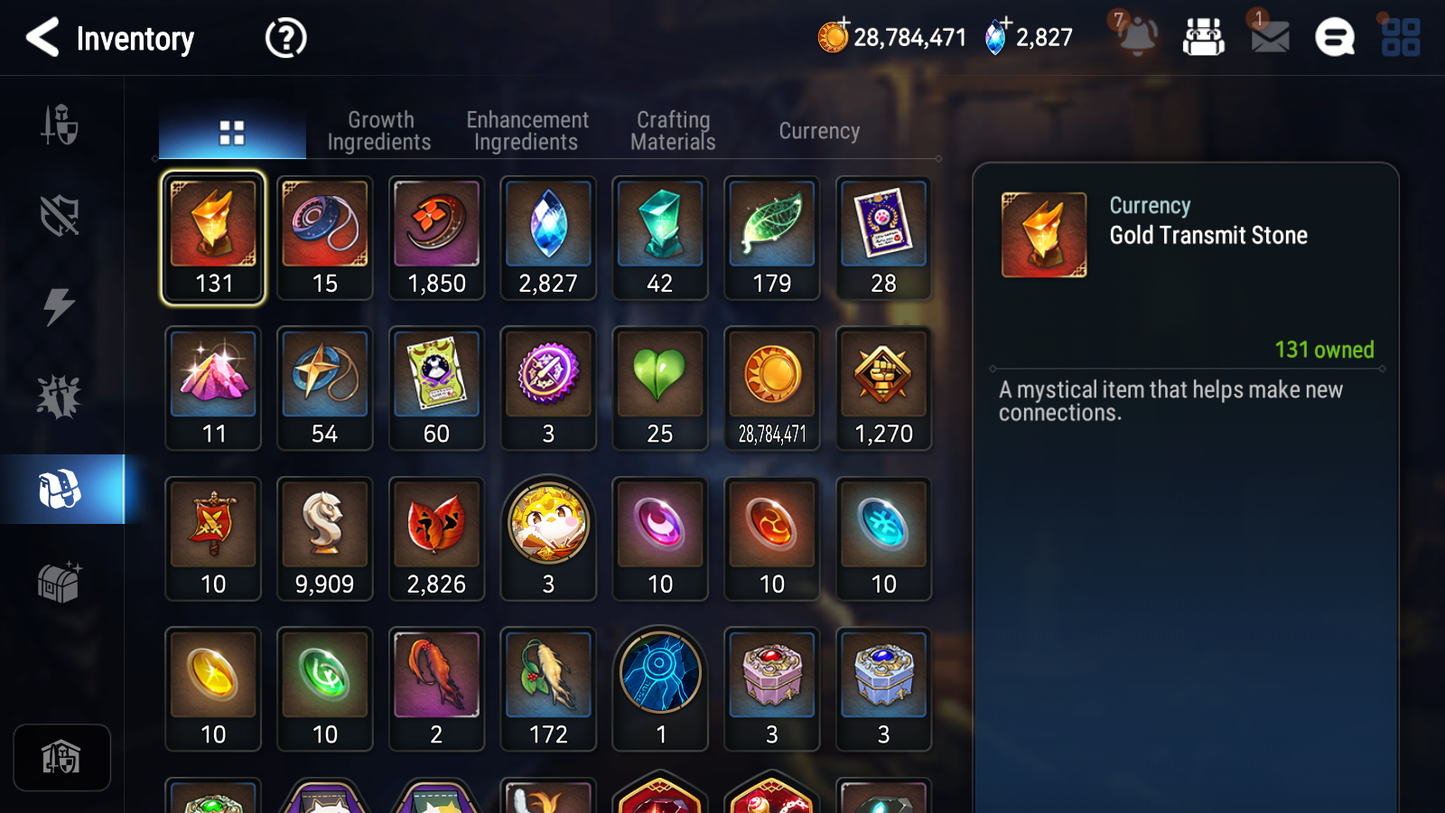Switch to the Growth Ingredients tab
The height and width of the screenshot is (813, 1445).
379,130
